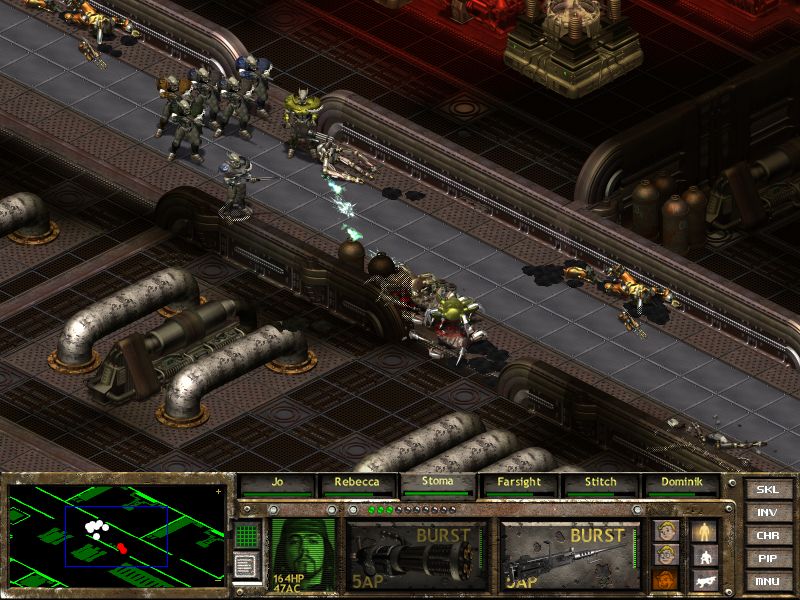Select squad member Jo
The image size is (800, 600).
277,484
